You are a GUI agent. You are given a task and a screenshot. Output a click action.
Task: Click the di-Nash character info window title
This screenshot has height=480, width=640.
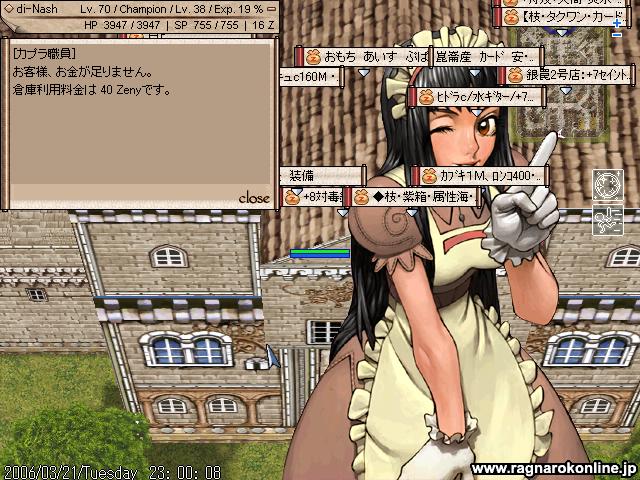[x=60, y=7]
